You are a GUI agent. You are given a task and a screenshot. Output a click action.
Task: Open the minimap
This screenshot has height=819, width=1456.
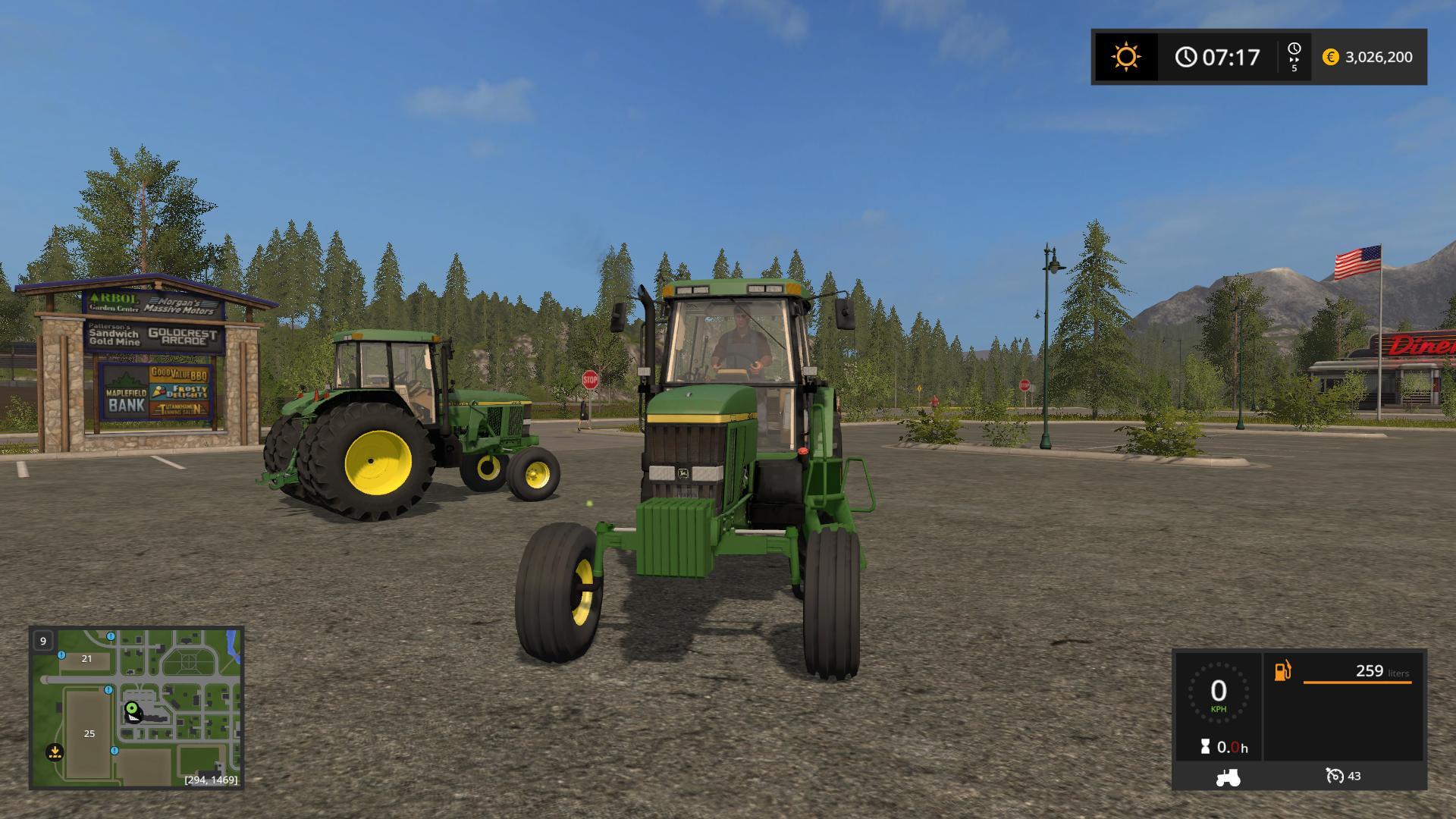(x=136, y=708)
